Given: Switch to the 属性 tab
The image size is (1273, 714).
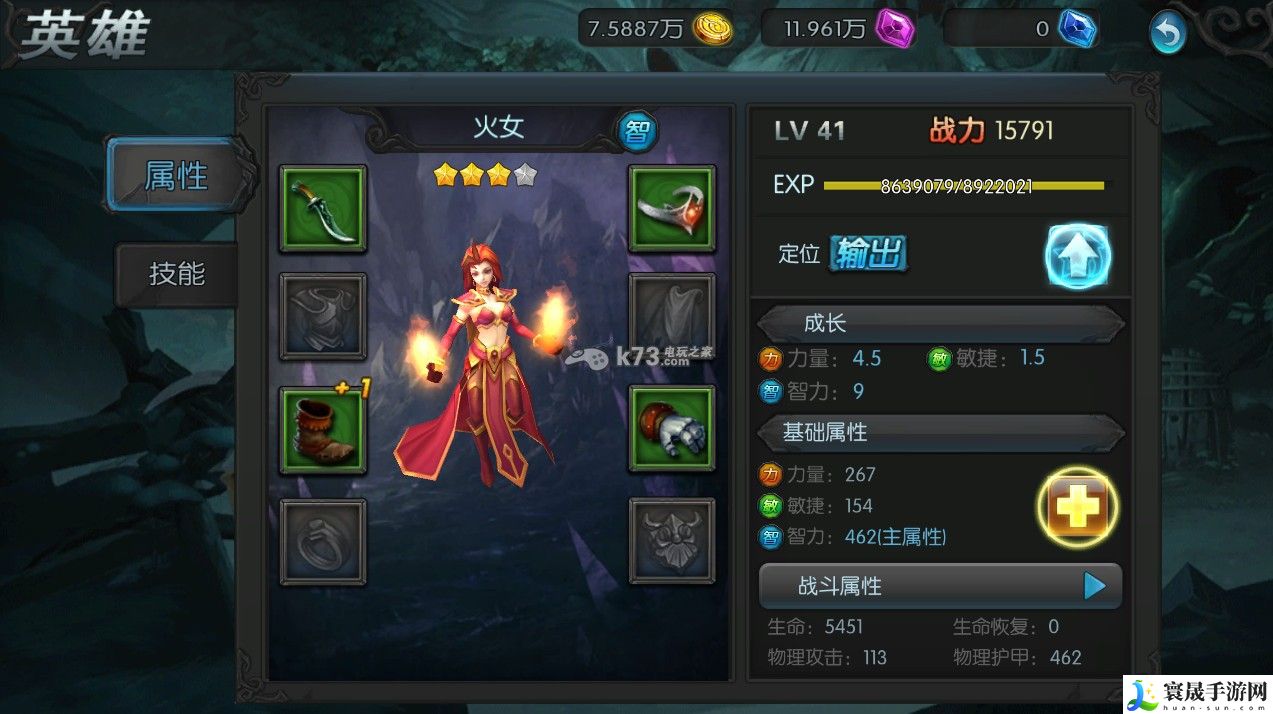Looking at the screenshot, I should (176, 176).
